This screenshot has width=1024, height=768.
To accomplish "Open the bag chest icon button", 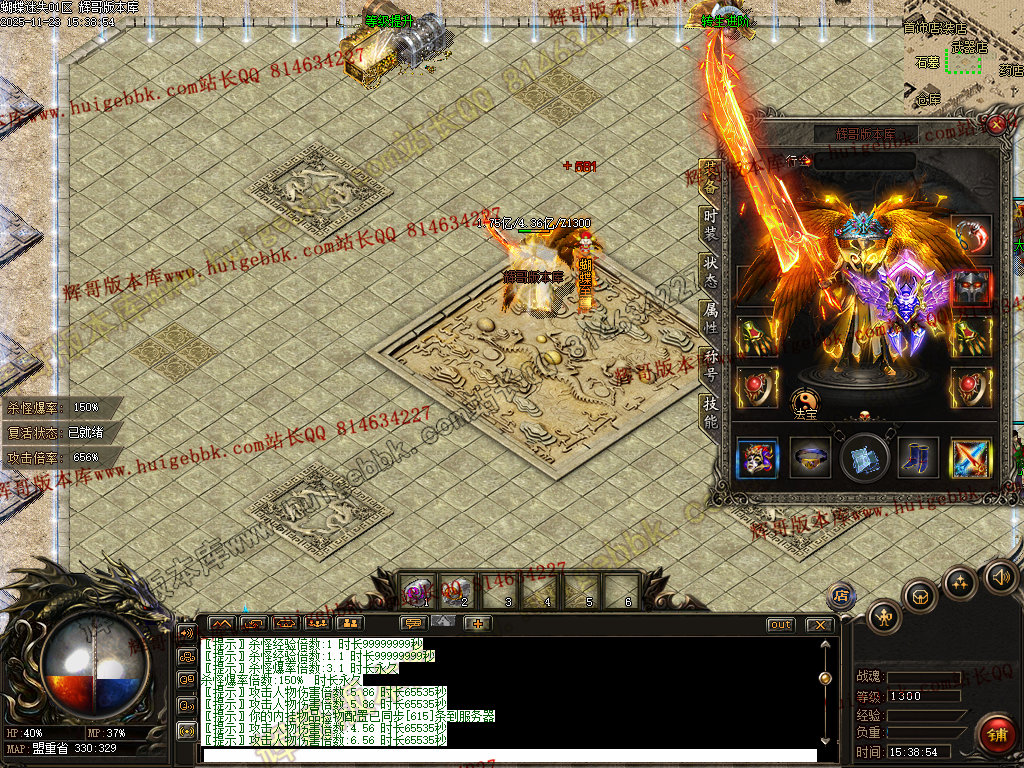I will pyautogui.click(x=920, y=597).
